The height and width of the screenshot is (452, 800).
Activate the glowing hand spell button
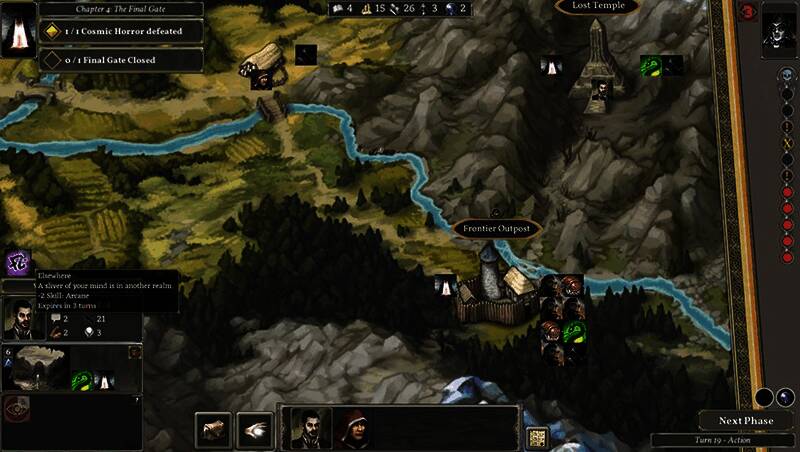pyautogui.click(x=254, y=428)
